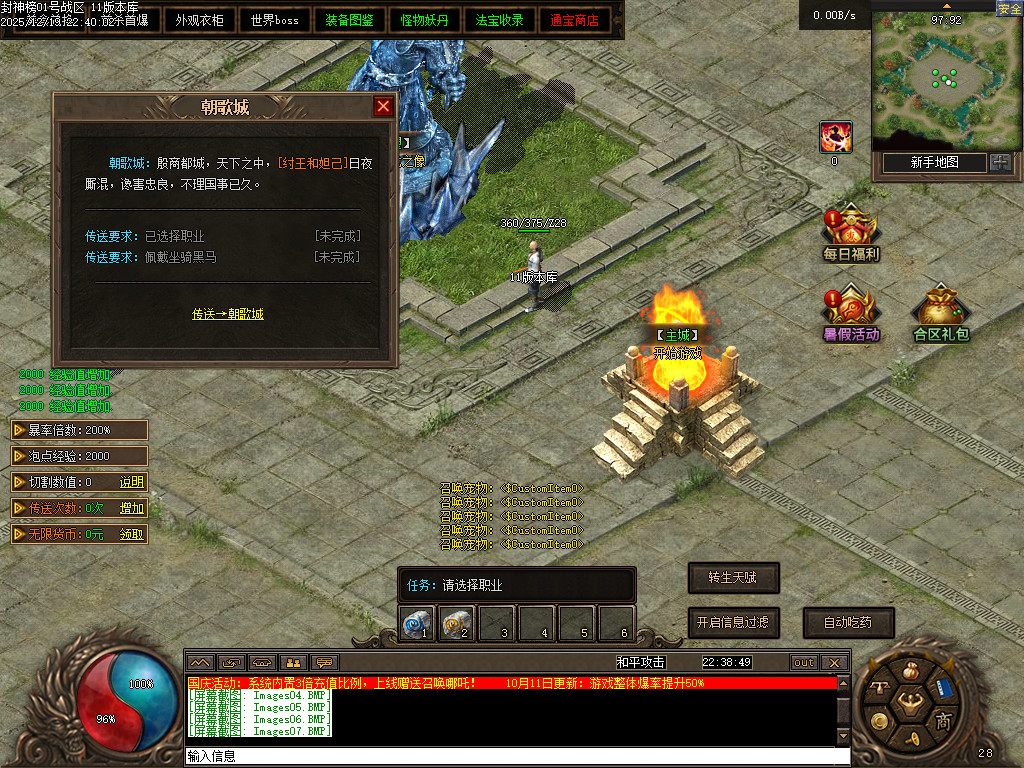Click the 转生天赋 button
Viewport: 1024px width, 768px height.
click(x=733, y=578)
